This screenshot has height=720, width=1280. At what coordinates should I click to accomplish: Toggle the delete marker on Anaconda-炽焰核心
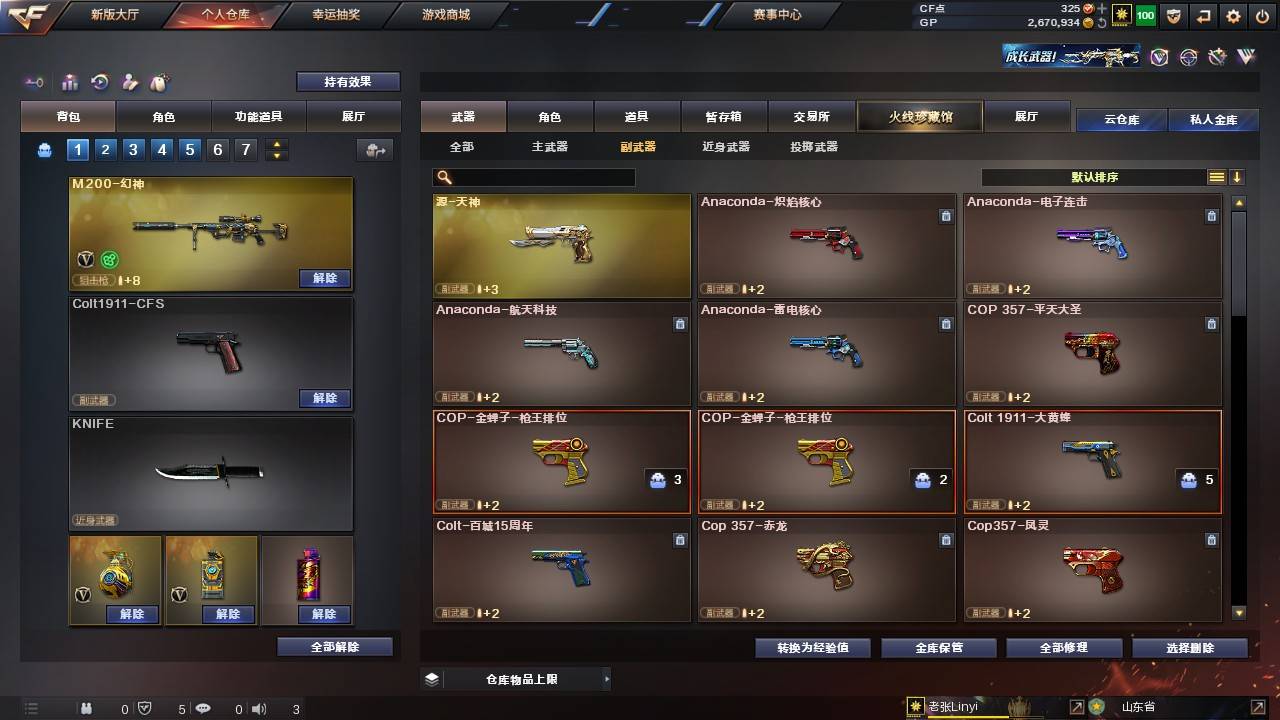[x=946, y=216]
